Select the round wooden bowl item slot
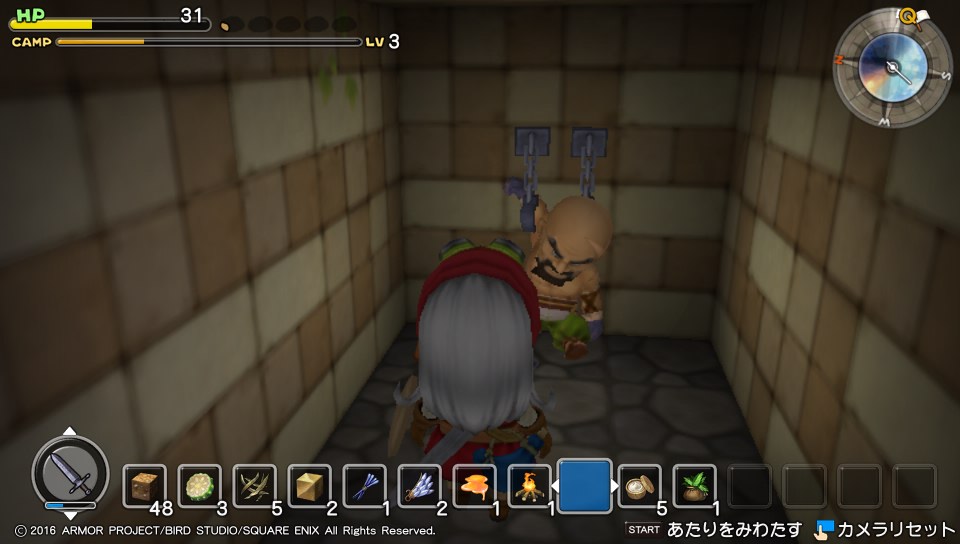 point(639,486)
